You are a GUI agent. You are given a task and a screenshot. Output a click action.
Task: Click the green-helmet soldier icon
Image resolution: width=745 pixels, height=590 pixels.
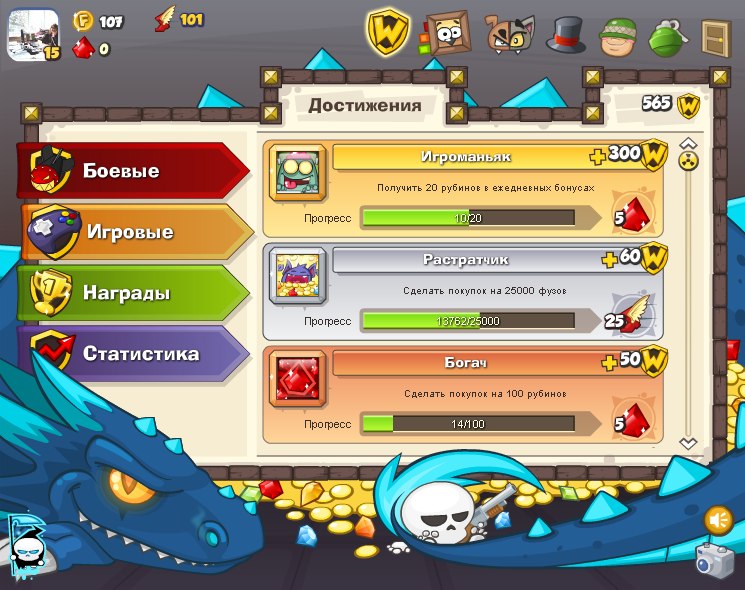pyautogui.click(x=618, y=37)
